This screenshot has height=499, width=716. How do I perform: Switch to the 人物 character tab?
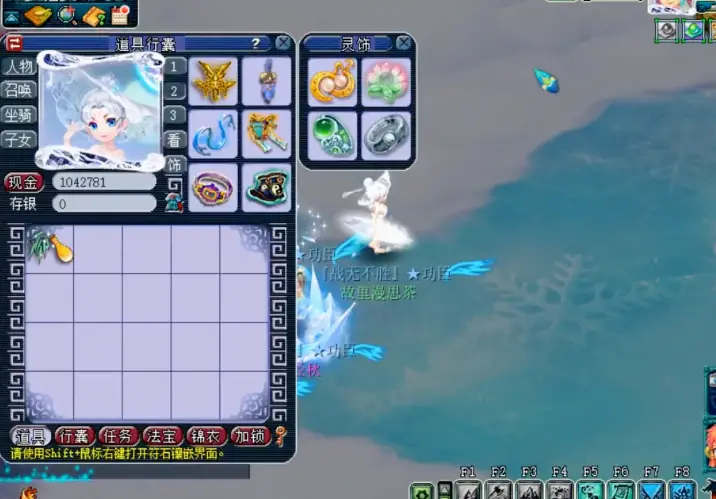17,66
